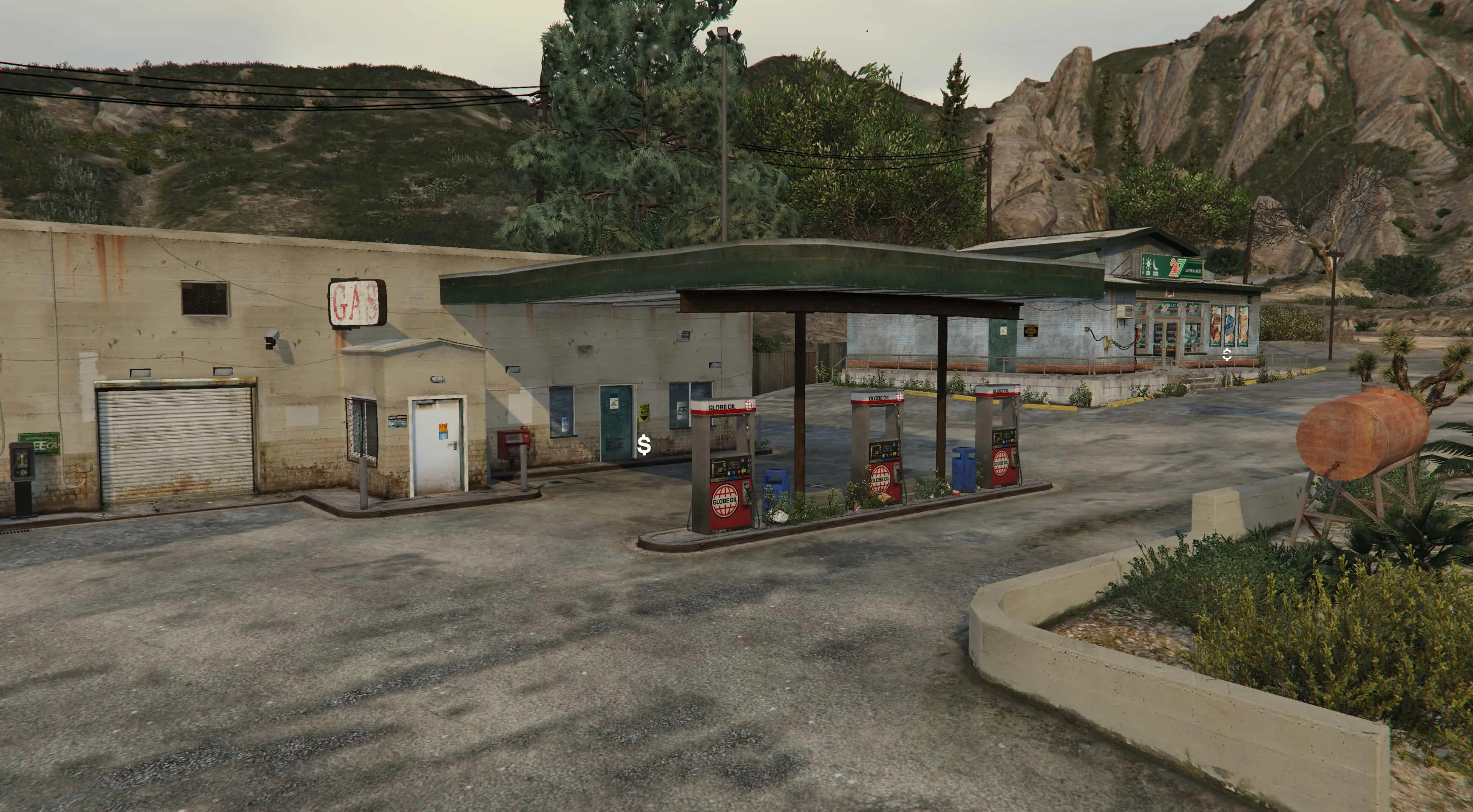Select the small dollar marker at the 24/7 supermarket

click(x=1227, y=355)
